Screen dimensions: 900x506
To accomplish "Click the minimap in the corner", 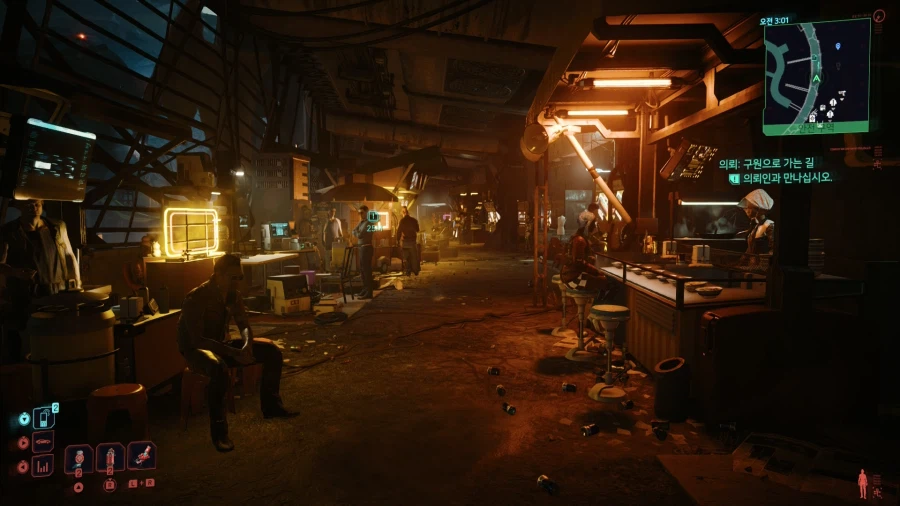I will (x=816, y=75).
